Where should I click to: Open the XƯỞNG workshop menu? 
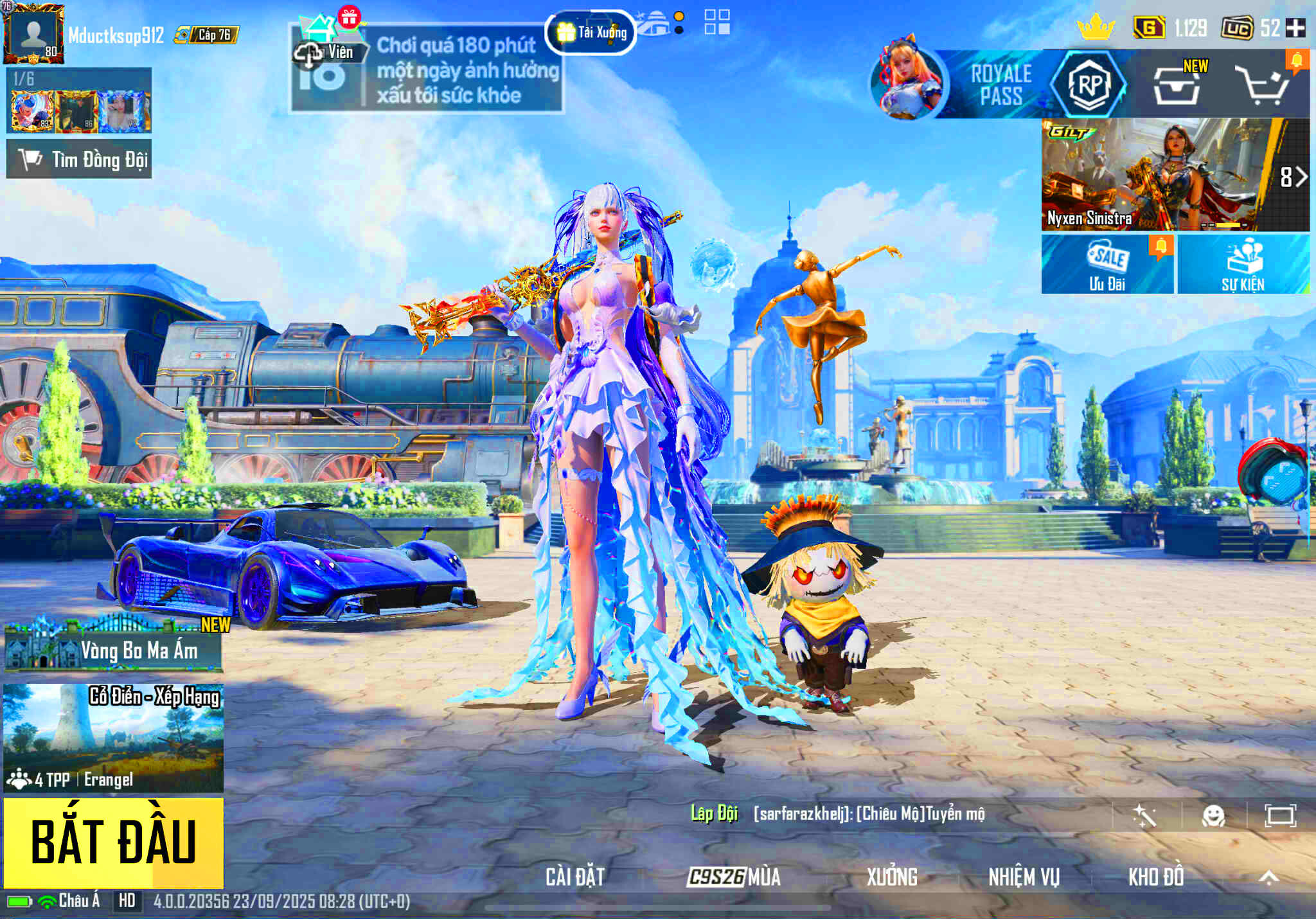coord(892,877)
